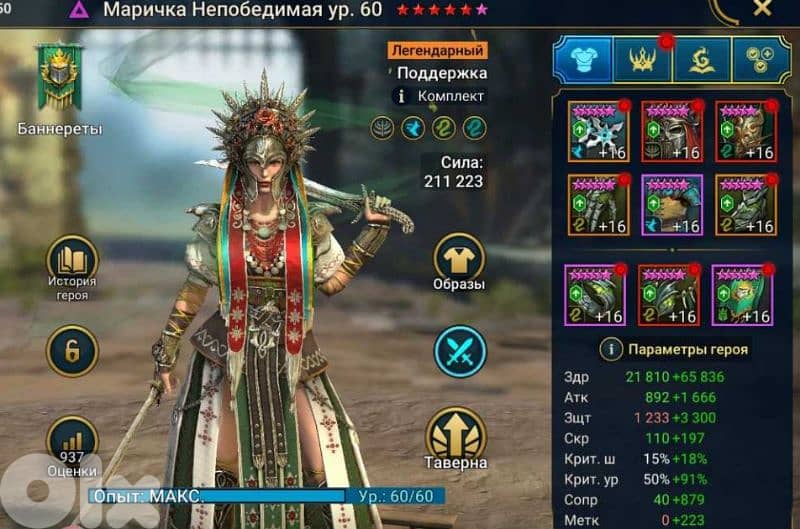Select the tab with three coins icon
The width and height of the screenshot is (800, 529).
click(761, 60)
